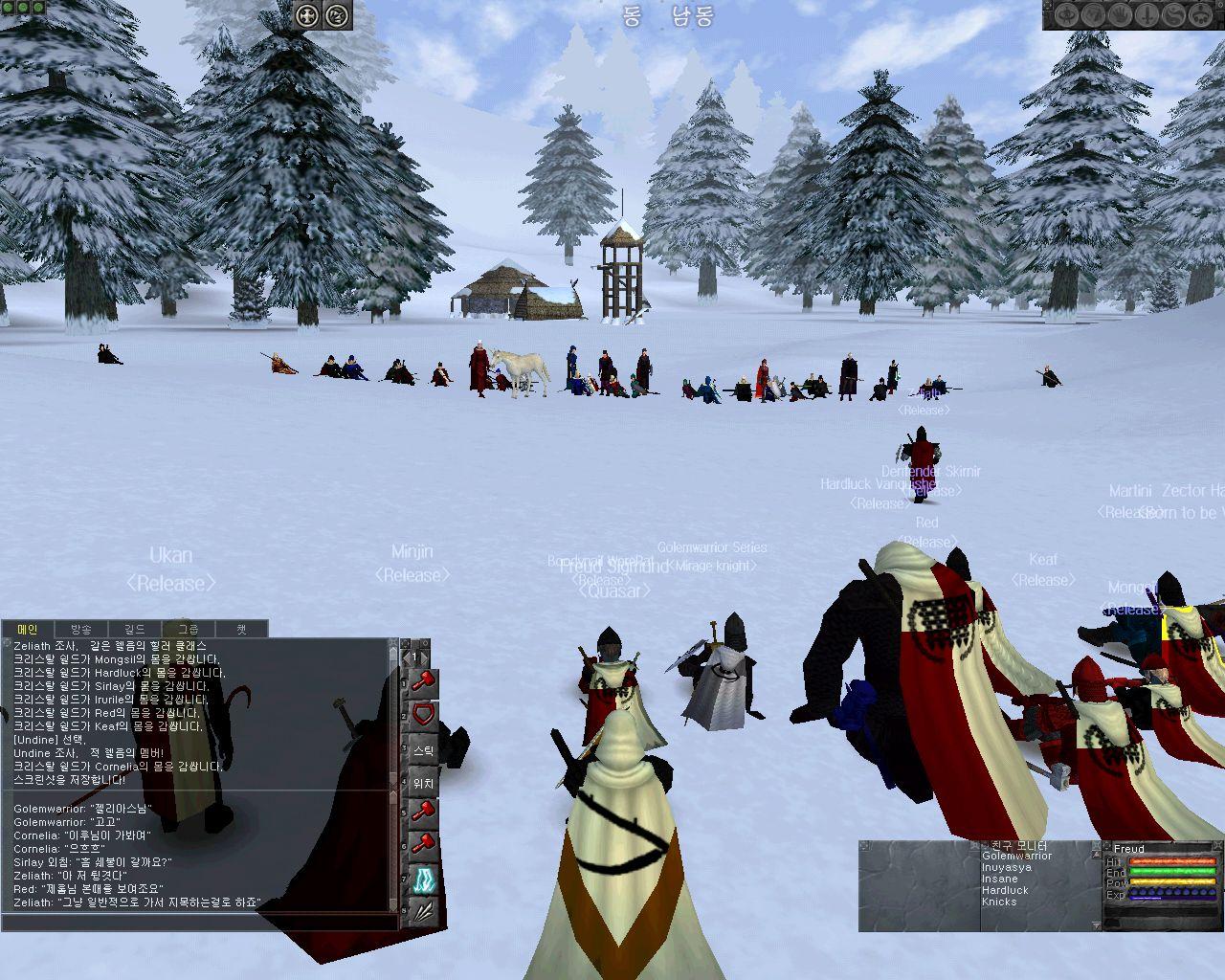1225x980 pixels.
Task: Activate the red shield hotbar skill
Action: pos(424,715)
